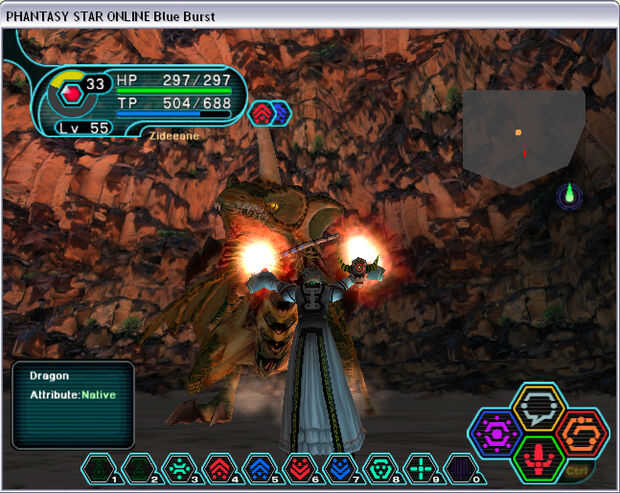Cast the blue down-arrow technique in slot 7
The height and width of the screenshot is (493, 620).
(x=341, y=468)
